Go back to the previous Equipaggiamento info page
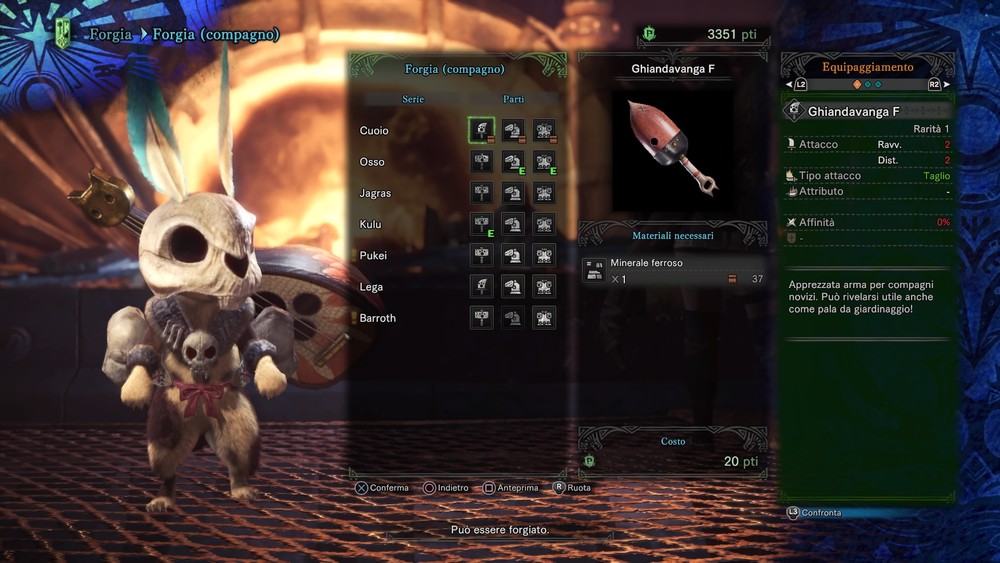Viewport: 1000px width, 563px height. (x=796, y=85)
